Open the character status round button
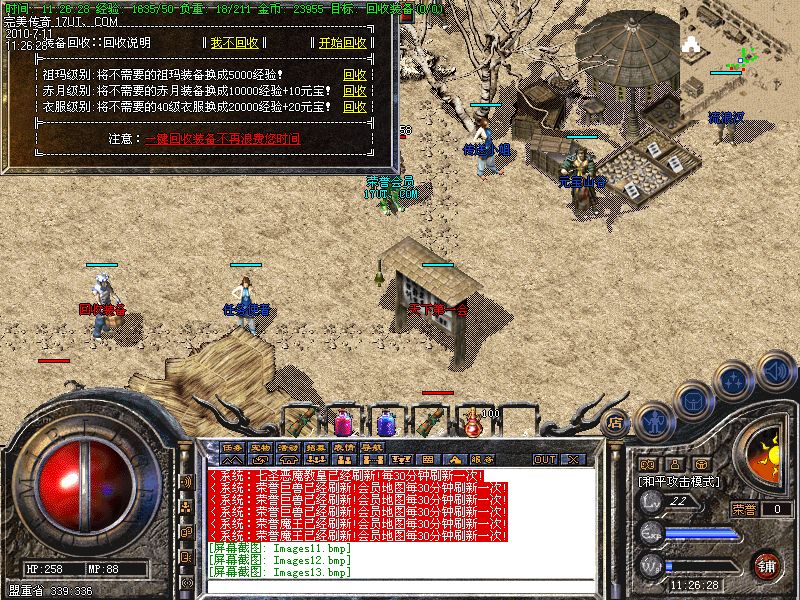 653,421
